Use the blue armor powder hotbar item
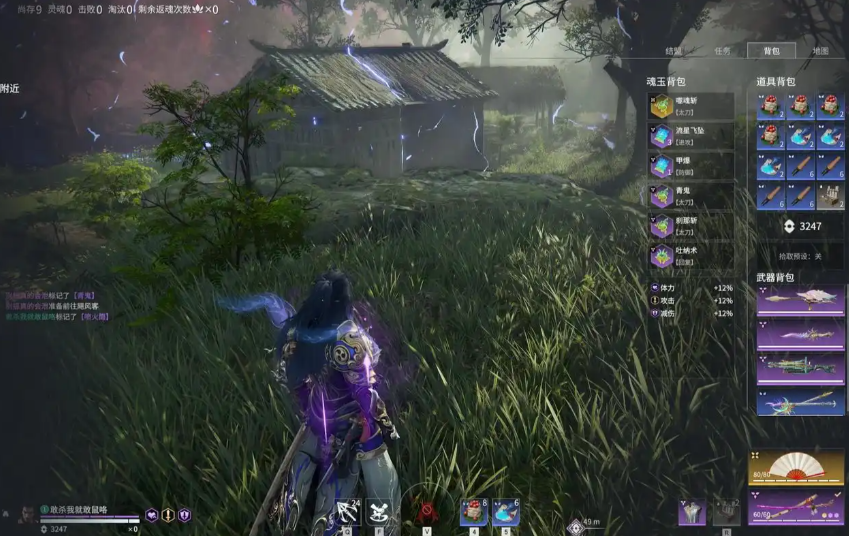 pos(505,512)
